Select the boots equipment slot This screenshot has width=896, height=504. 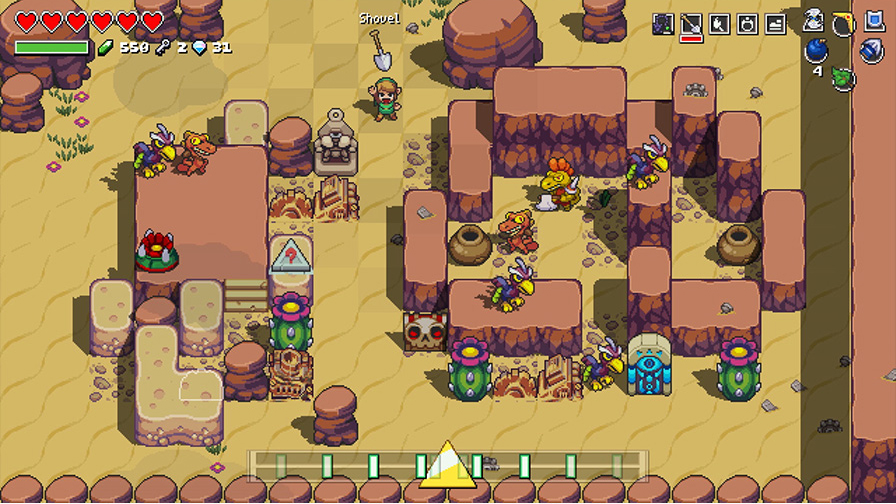[775, 25]
